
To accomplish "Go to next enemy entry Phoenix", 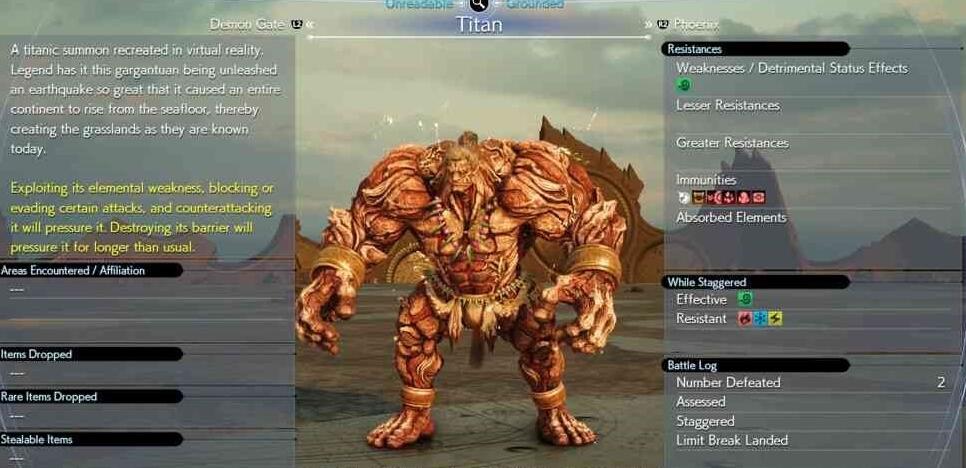I will [x=696, y=24].
